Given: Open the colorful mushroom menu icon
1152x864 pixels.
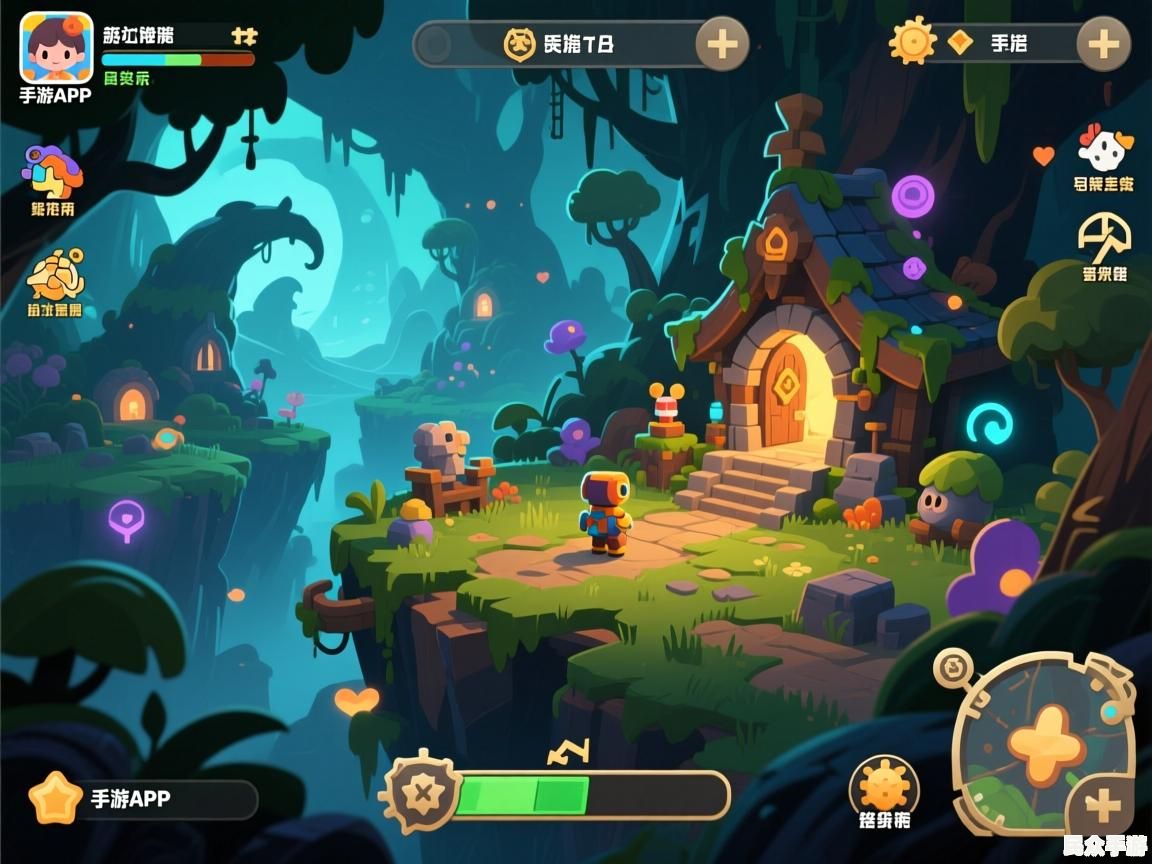Looking at the screenshot, I should click(52, 172).
